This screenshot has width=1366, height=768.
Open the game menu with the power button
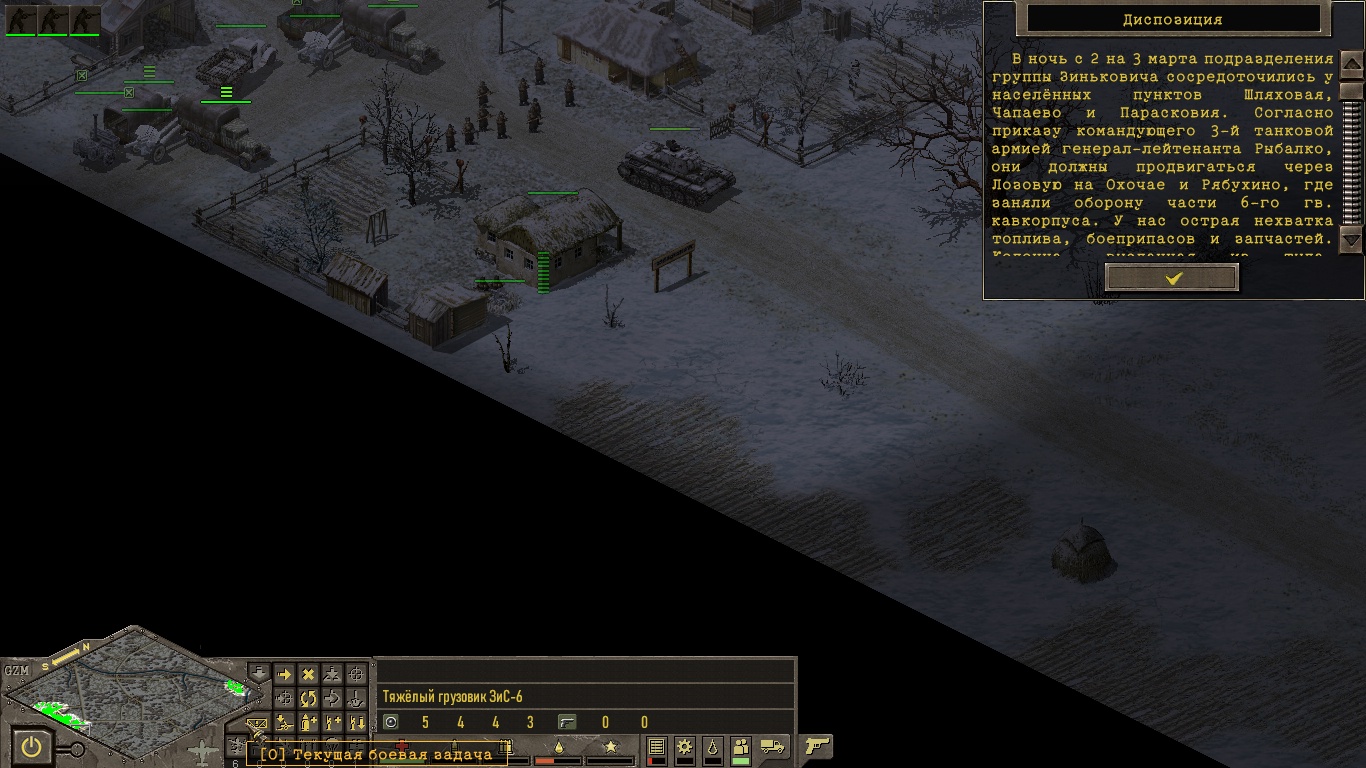pyautogui.click(x=33, y=746)
